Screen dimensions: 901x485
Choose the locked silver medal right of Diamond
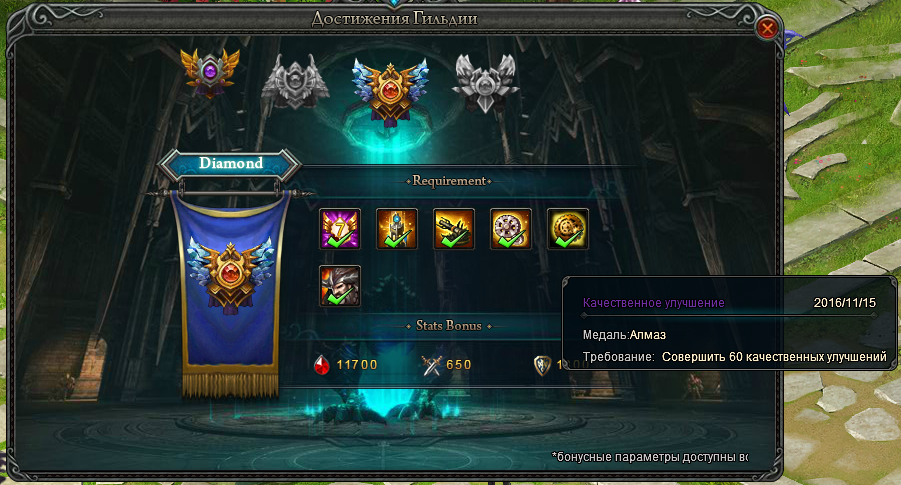coord(485,80)
